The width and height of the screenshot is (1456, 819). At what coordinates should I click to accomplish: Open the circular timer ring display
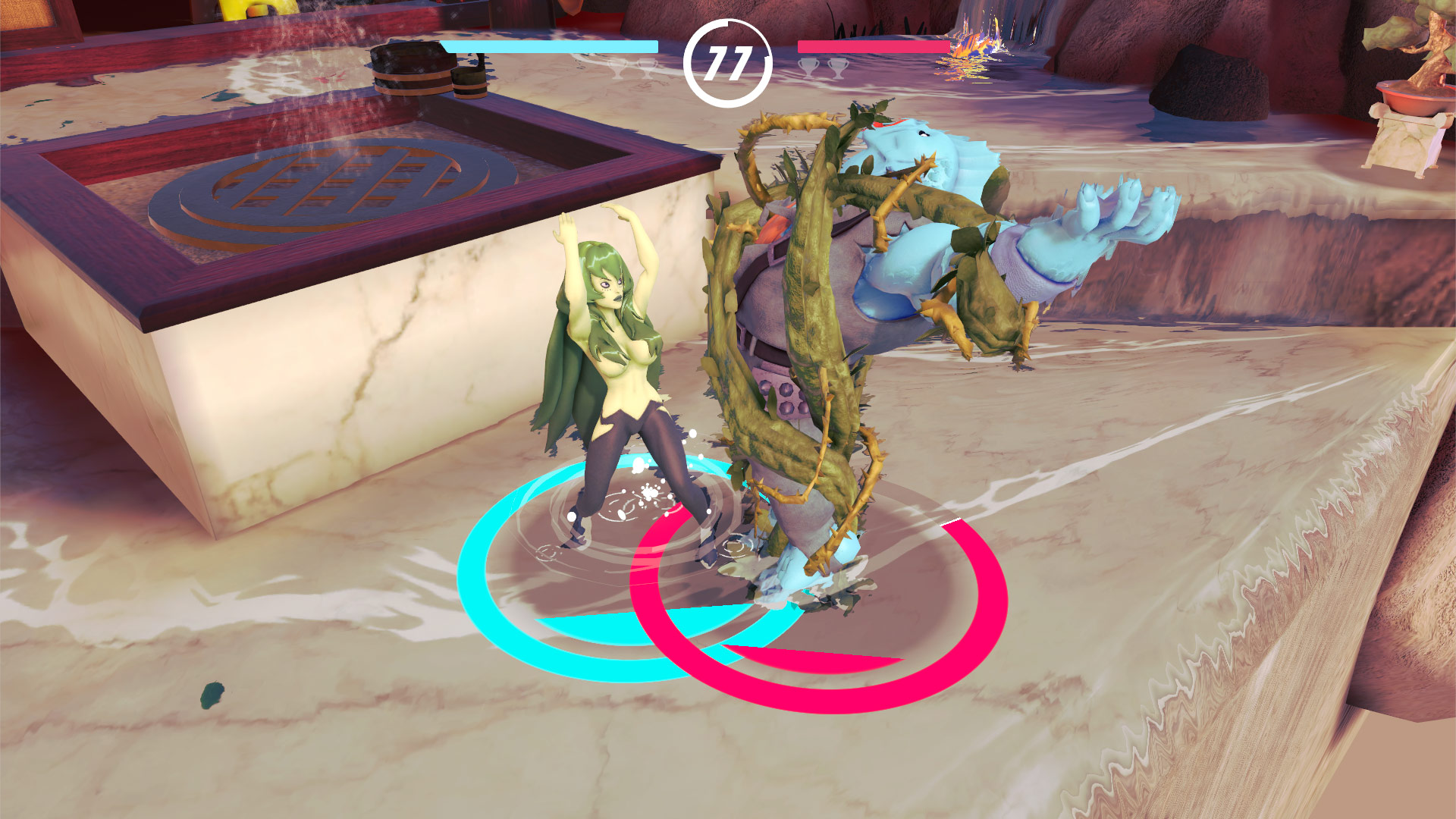[x=728, y=63]
